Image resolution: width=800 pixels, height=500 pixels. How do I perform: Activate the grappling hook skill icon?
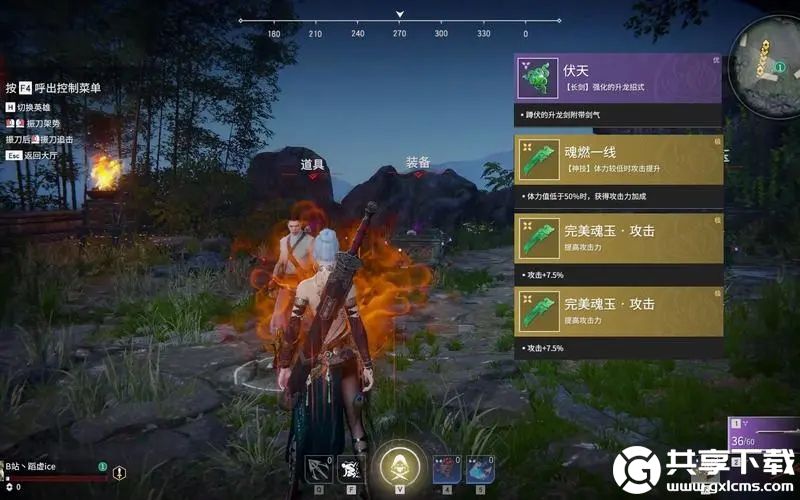click(318, 467)
